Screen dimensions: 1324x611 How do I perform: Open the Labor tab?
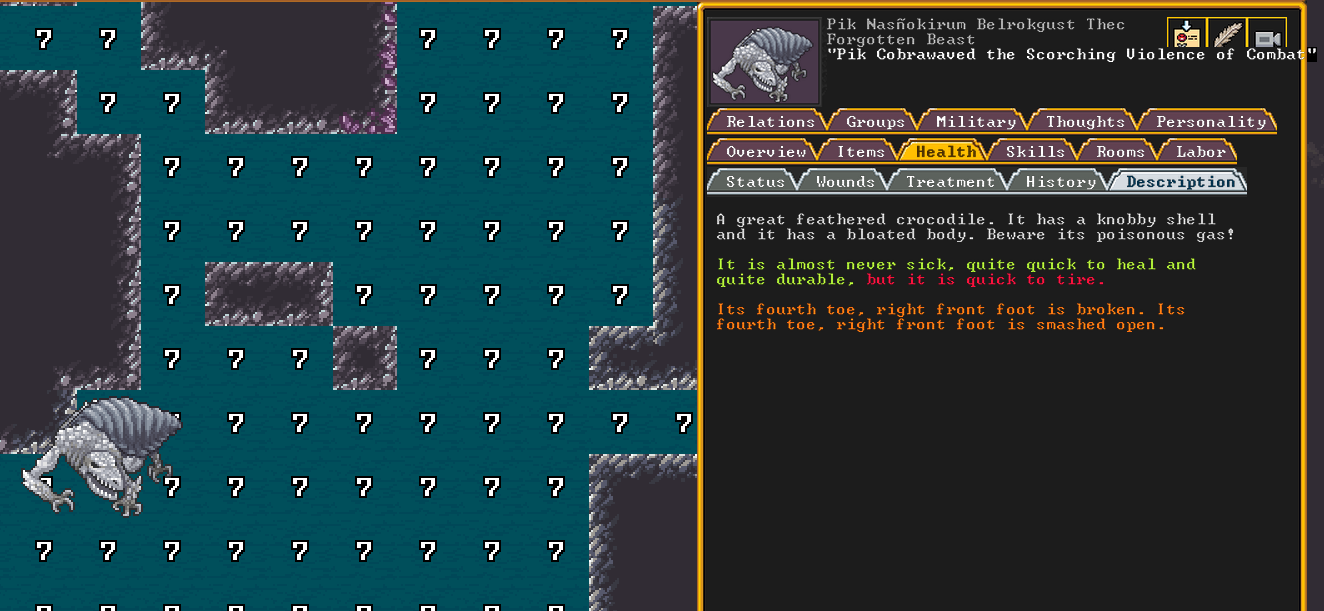[1200, 151]
